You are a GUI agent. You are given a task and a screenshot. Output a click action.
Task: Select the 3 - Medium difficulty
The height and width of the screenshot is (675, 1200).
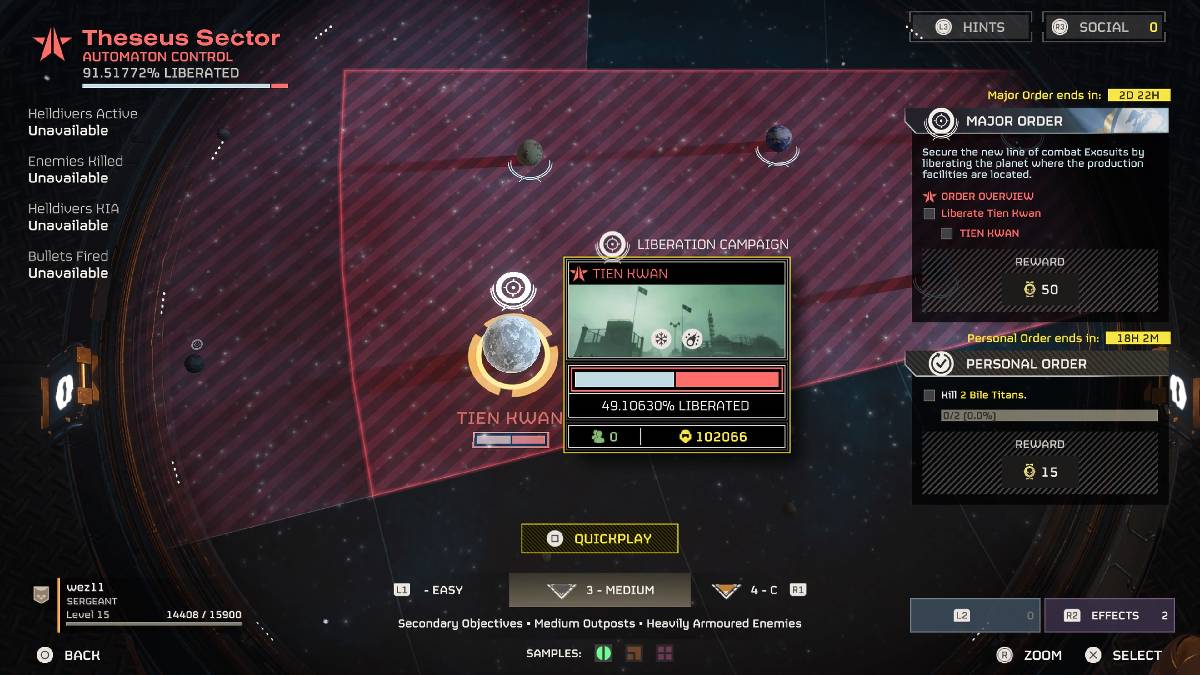coord(600,590)
